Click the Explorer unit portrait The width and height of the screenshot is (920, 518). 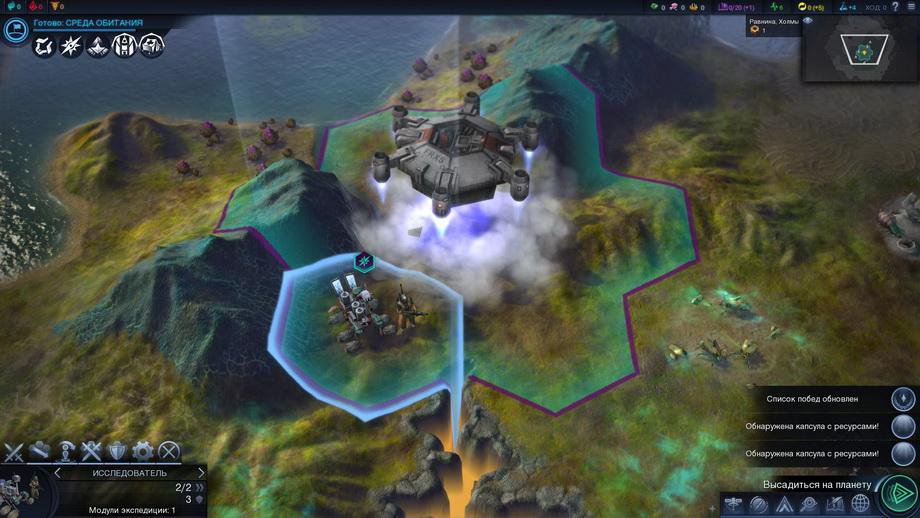18,496
